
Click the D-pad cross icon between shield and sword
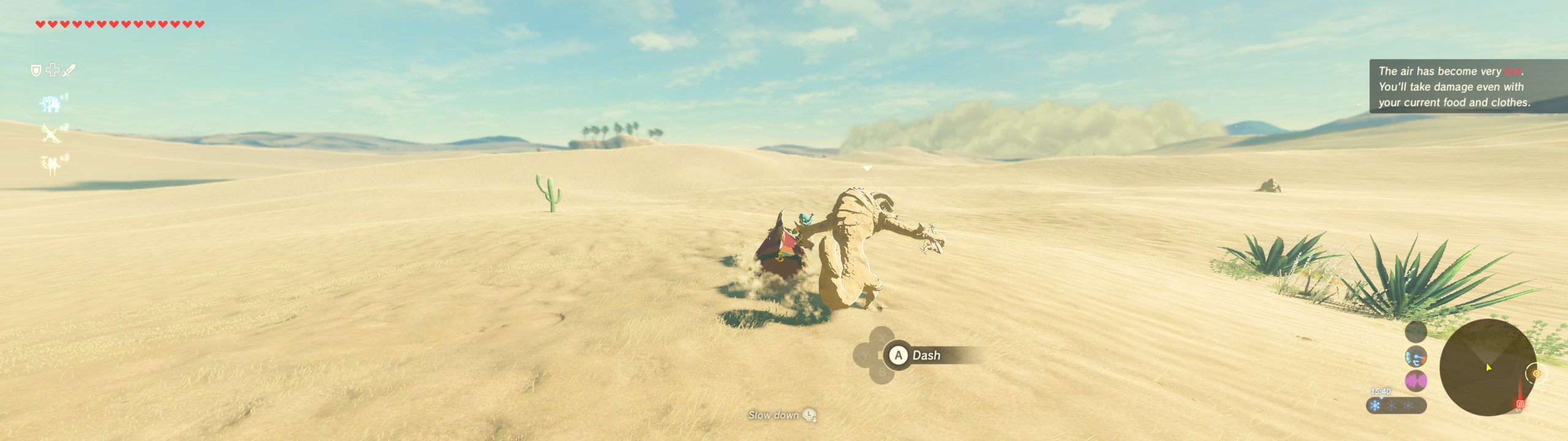[53, 70]
